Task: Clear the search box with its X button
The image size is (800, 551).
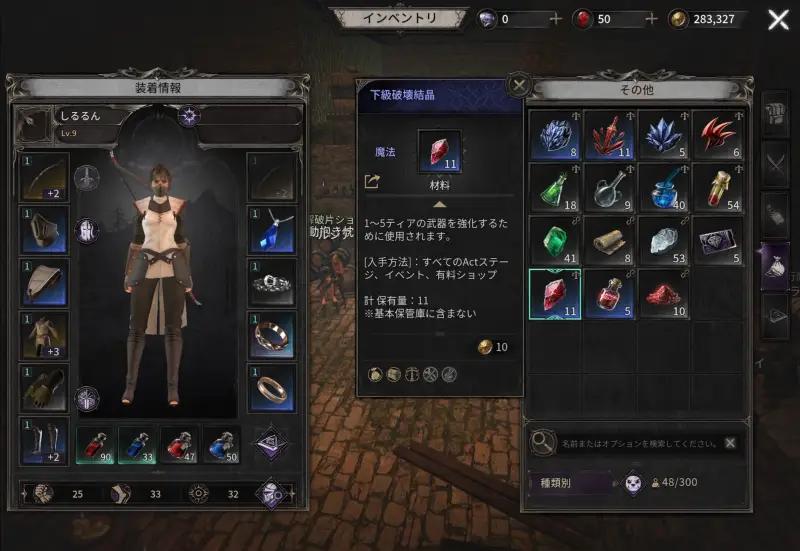Action: (731, 442)
